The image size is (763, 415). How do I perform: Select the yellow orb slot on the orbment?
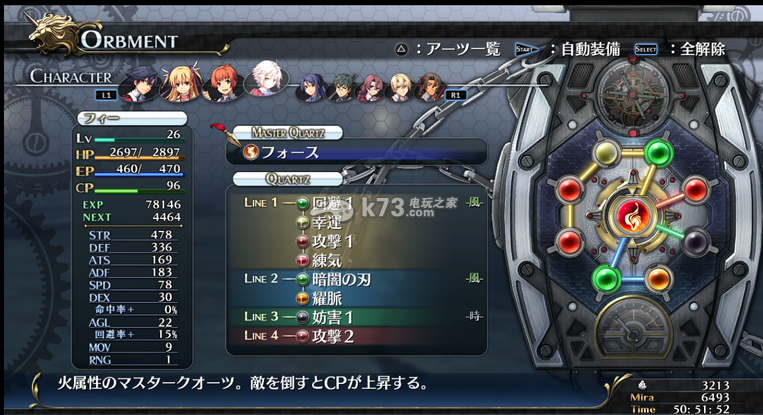click(607, 153)
